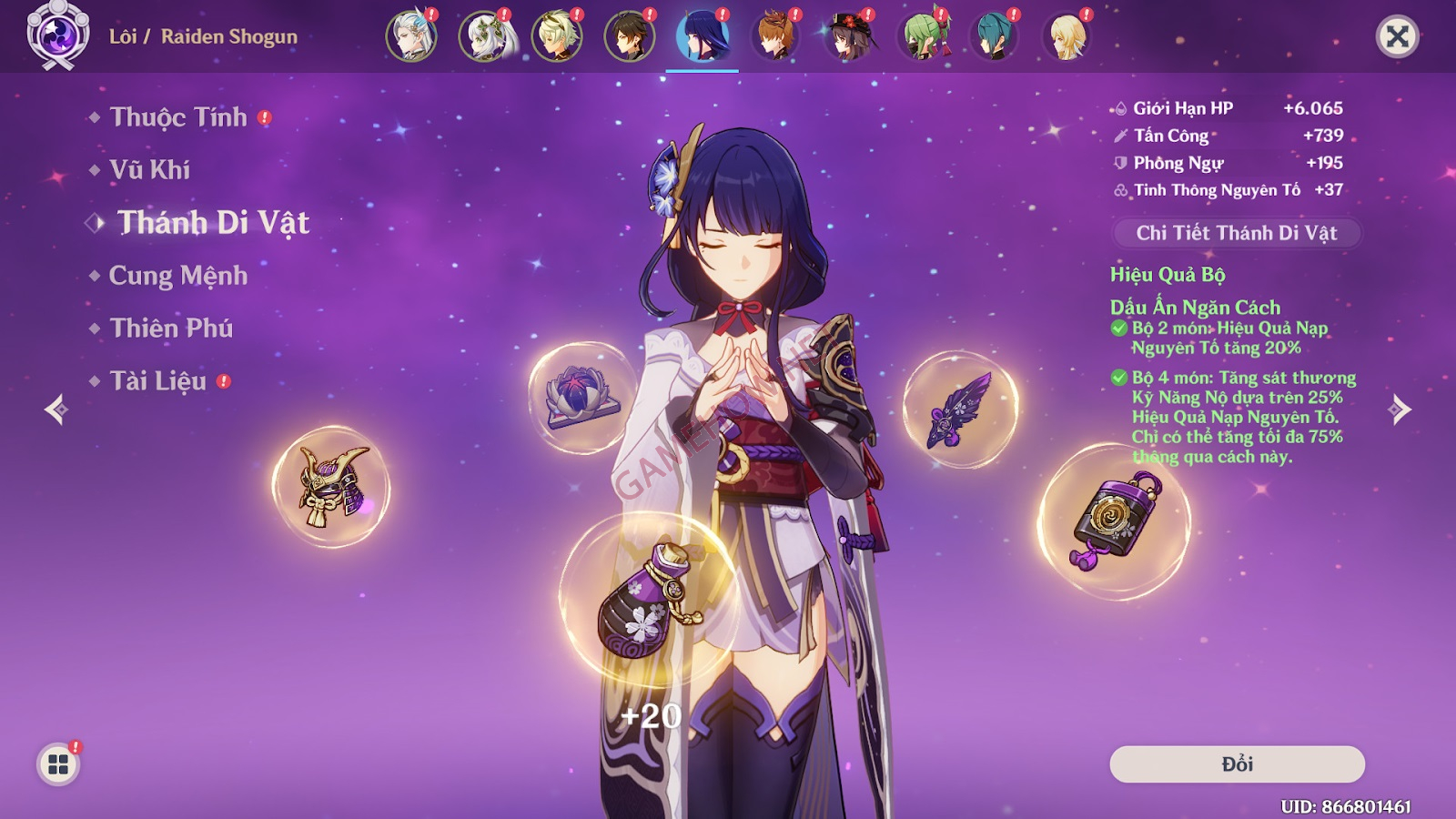Open the Cung Mệnh constellation menu
The image size is (1456, 819).
coord(178,276)
